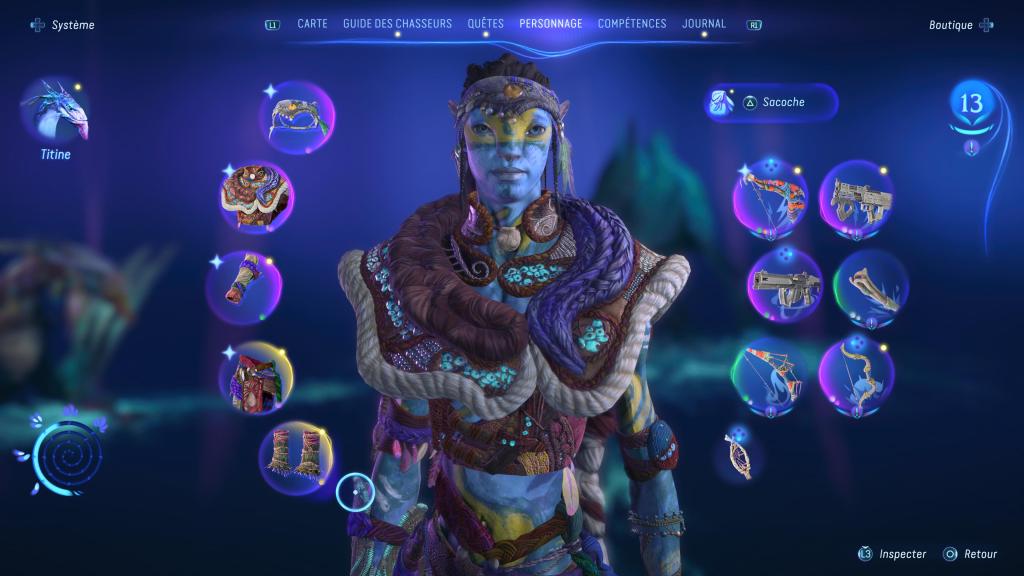
Task: Switch to Guide des chasseurs tab
Action: click(397, 24)
